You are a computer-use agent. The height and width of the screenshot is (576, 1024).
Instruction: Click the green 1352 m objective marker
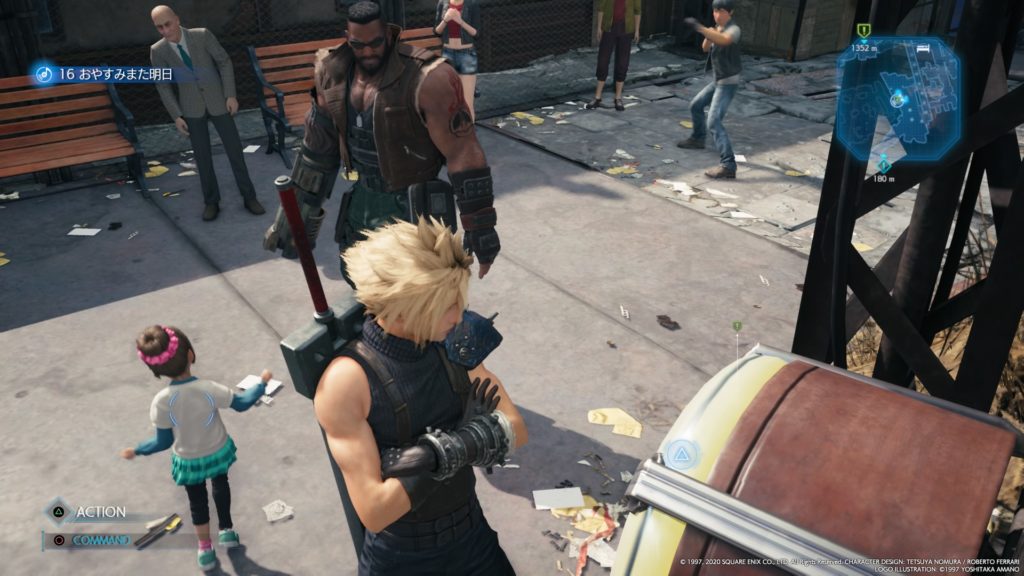(x=863, y=31)
